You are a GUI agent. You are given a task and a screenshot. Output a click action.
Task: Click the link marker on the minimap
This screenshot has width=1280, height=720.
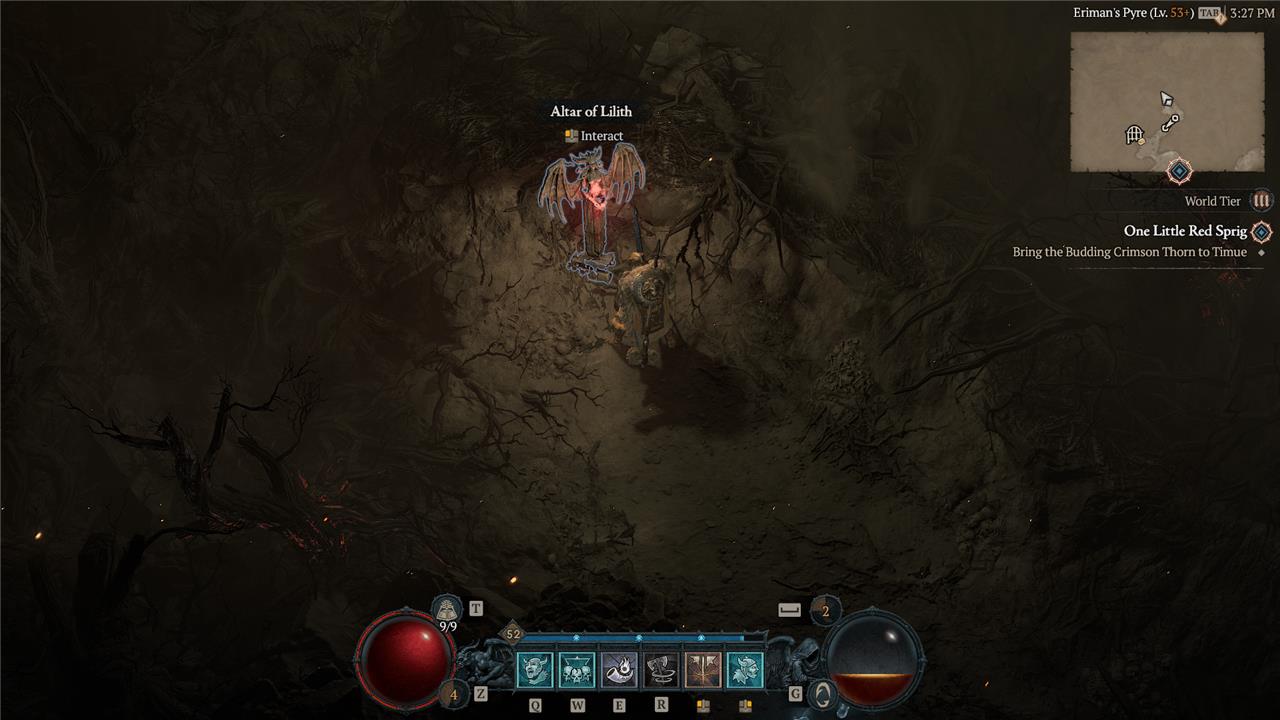pos(1170,122)
